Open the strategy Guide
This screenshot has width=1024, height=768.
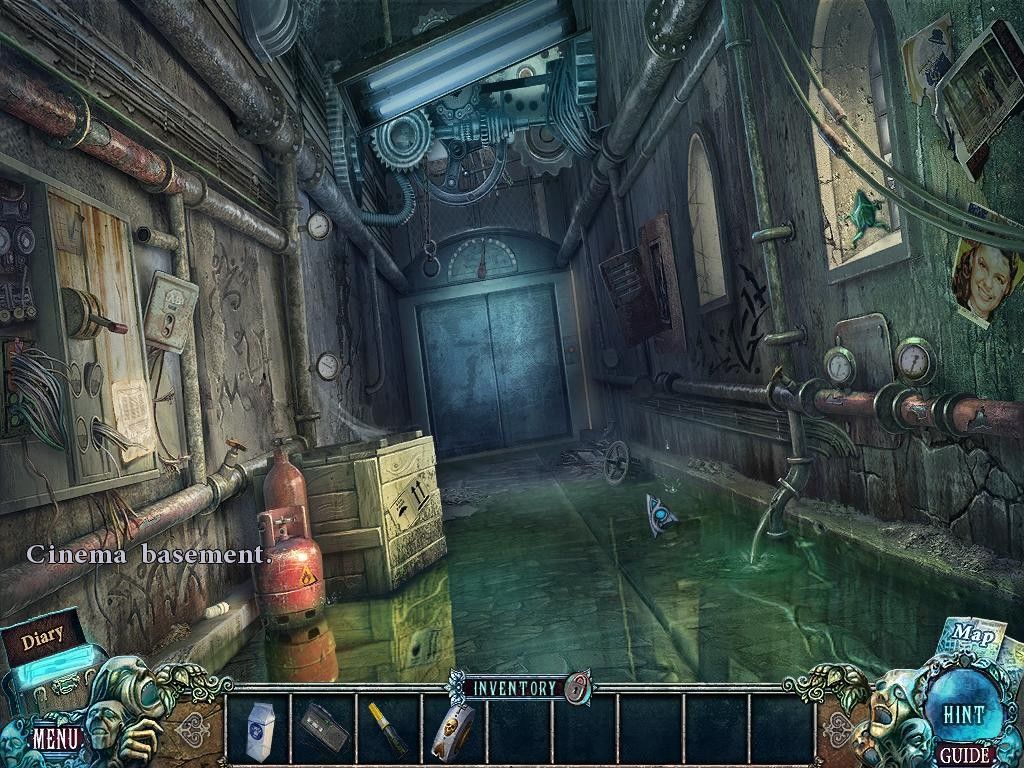964,755
